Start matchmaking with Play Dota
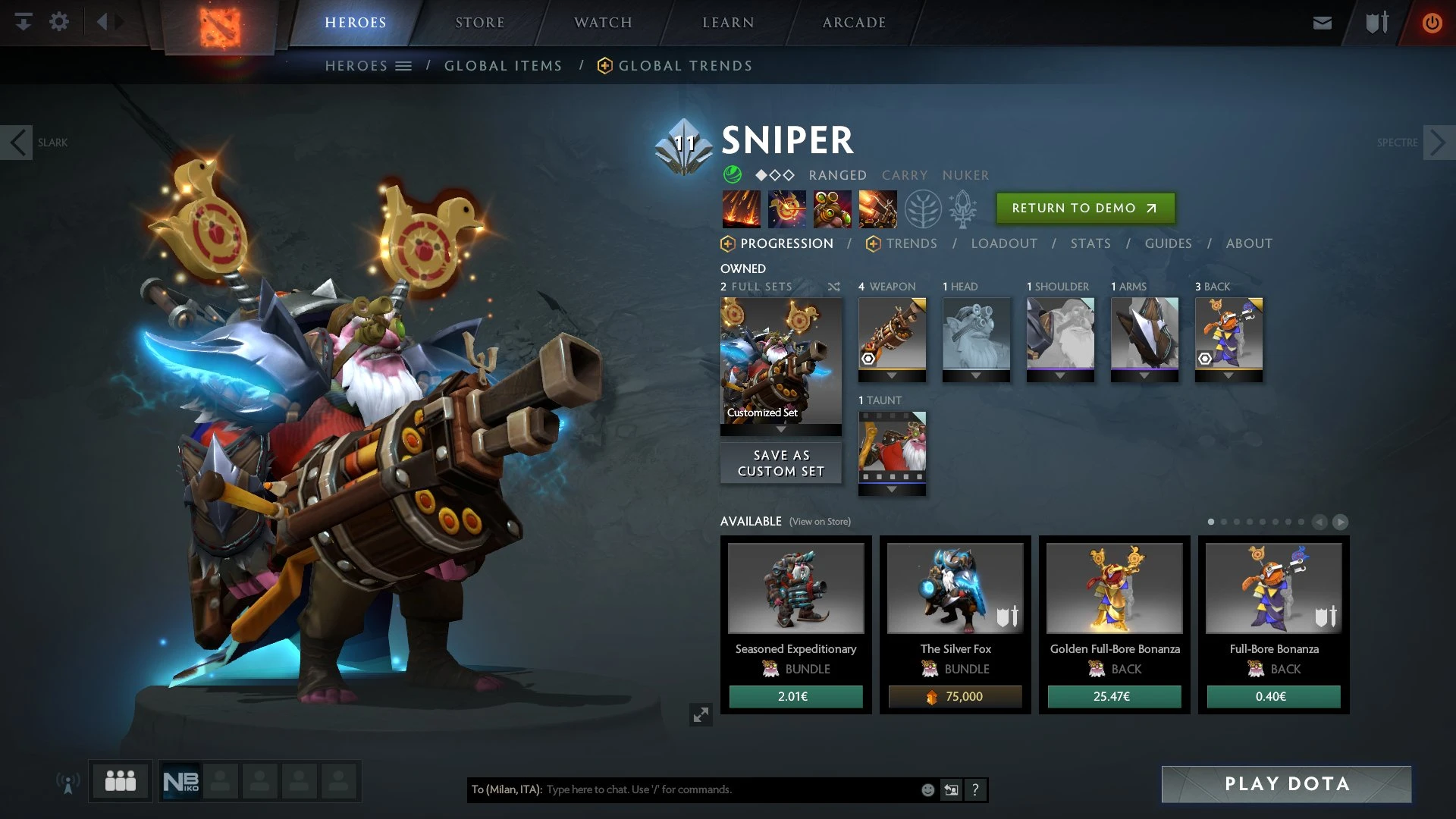The image size is (1456, 819). tap(1286, 784)
